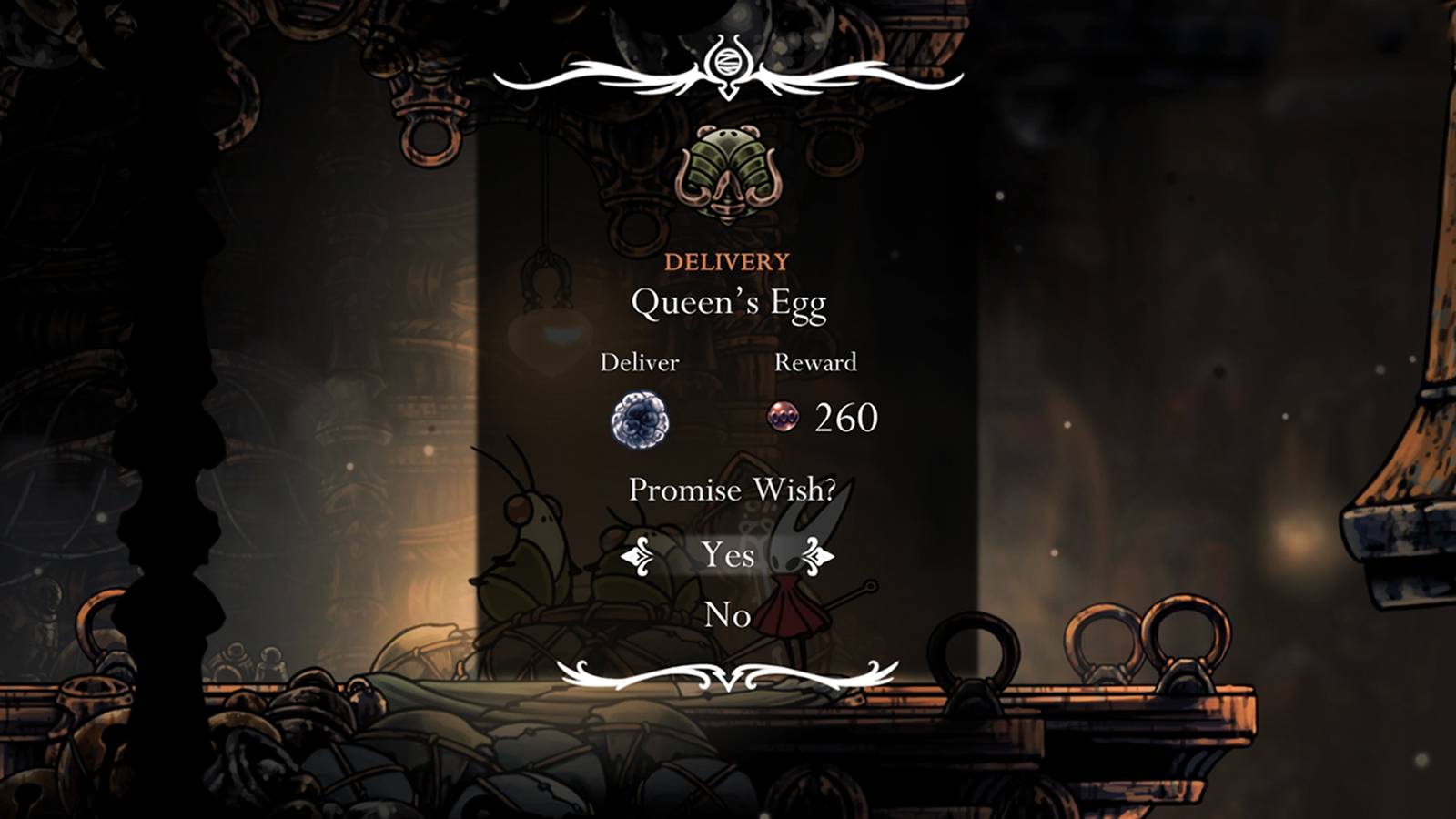
Task: Click the spool emblem above the top flourish
Action: coord(726,62)
